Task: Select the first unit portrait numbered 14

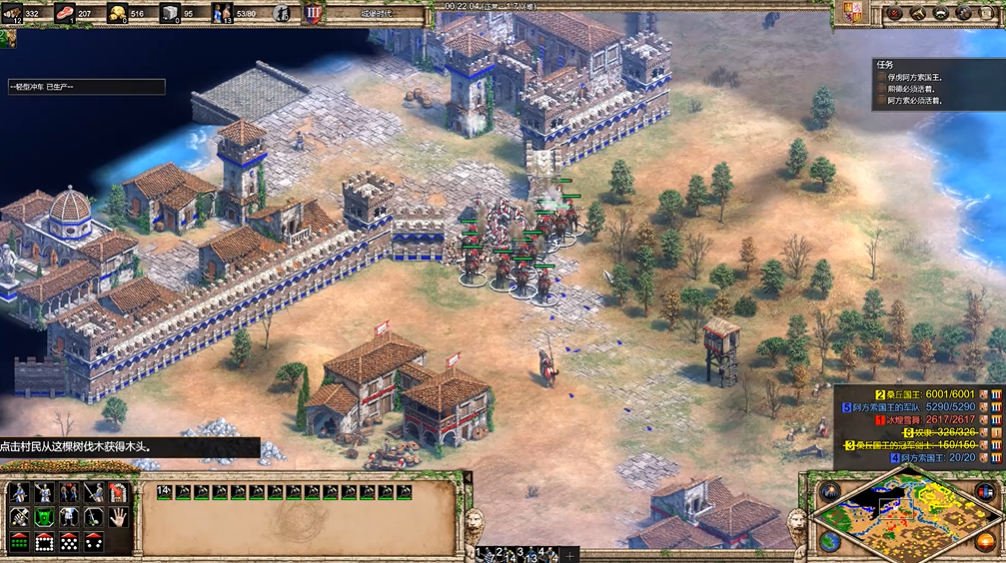Action: click(165, 492)
